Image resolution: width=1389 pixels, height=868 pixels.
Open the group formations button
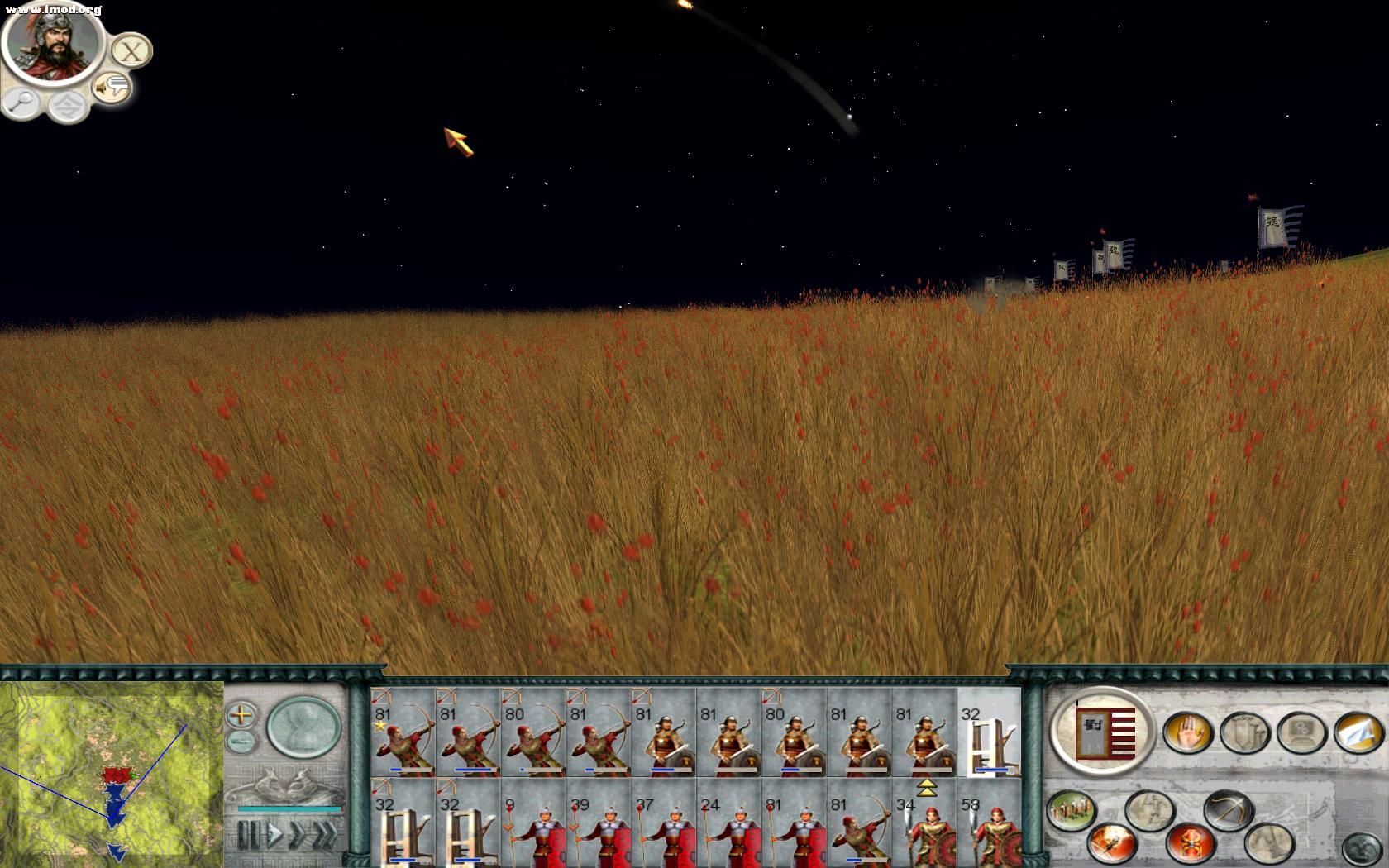pyautogui.click(x=1072, y=810)
